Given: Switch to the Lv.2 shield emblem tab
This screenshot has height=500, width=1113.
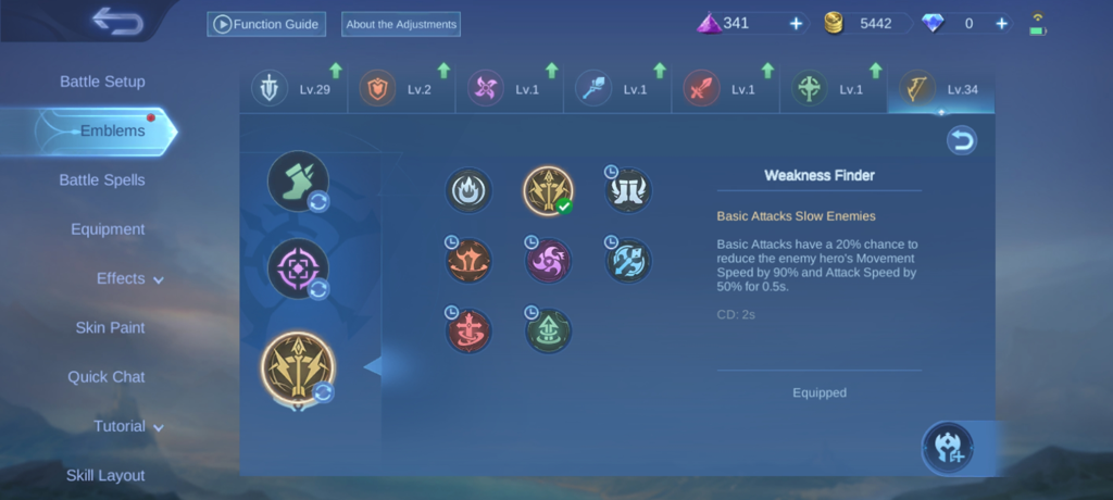Looking at the screenshot, I should click(x=402, y=89).
